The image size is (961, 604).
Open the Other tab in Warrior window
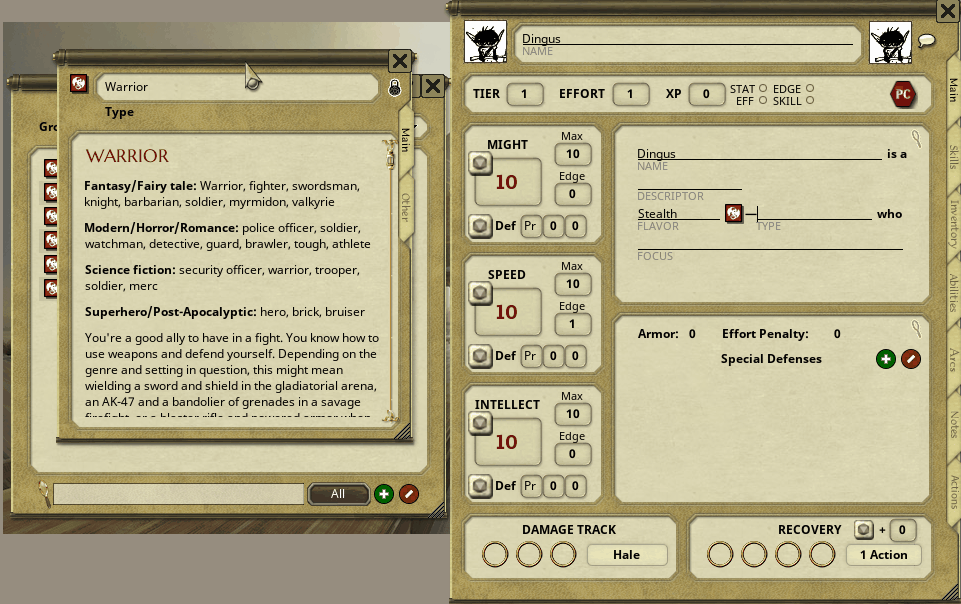[405, 205]
